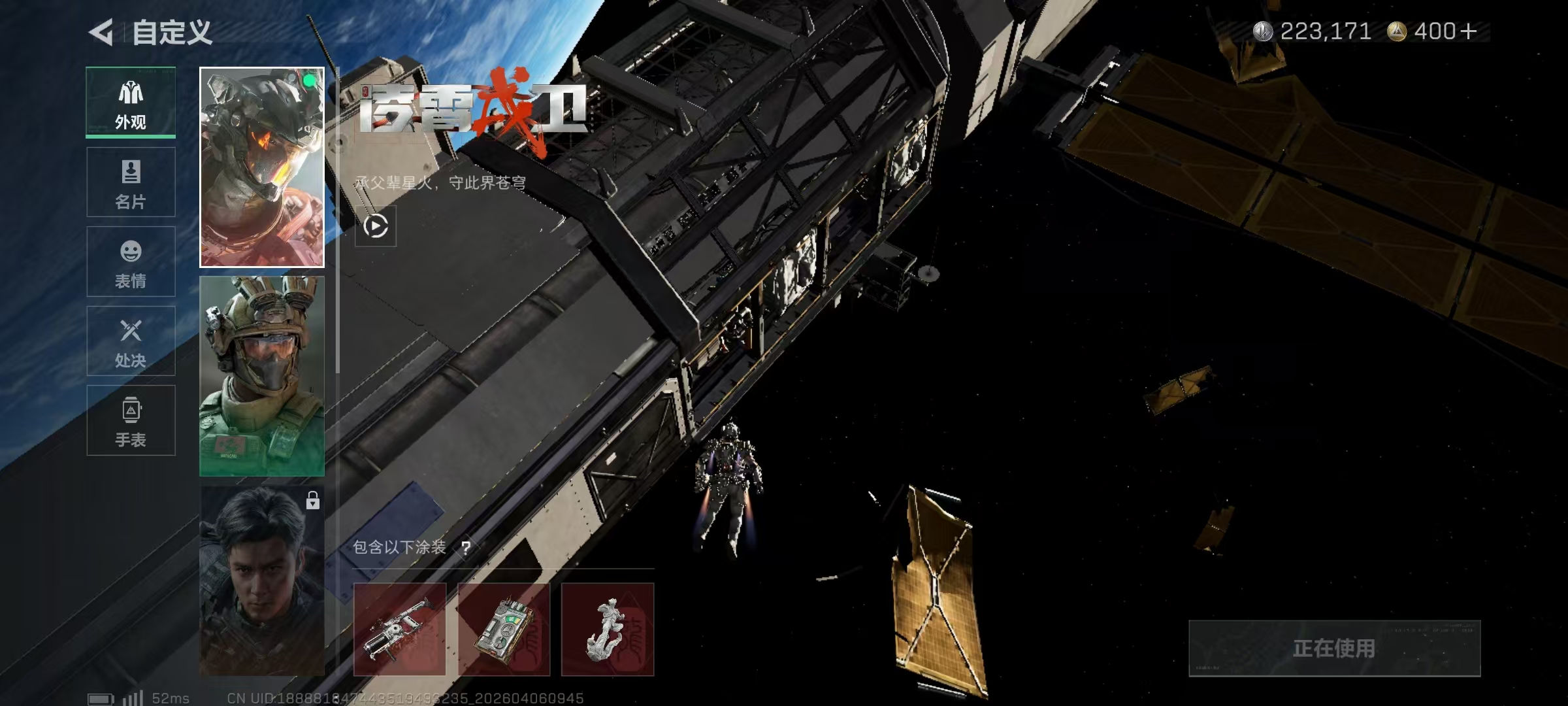Screen dimensions: 1568x706
Task: View the white statue charm item
Action: (608, 630)
